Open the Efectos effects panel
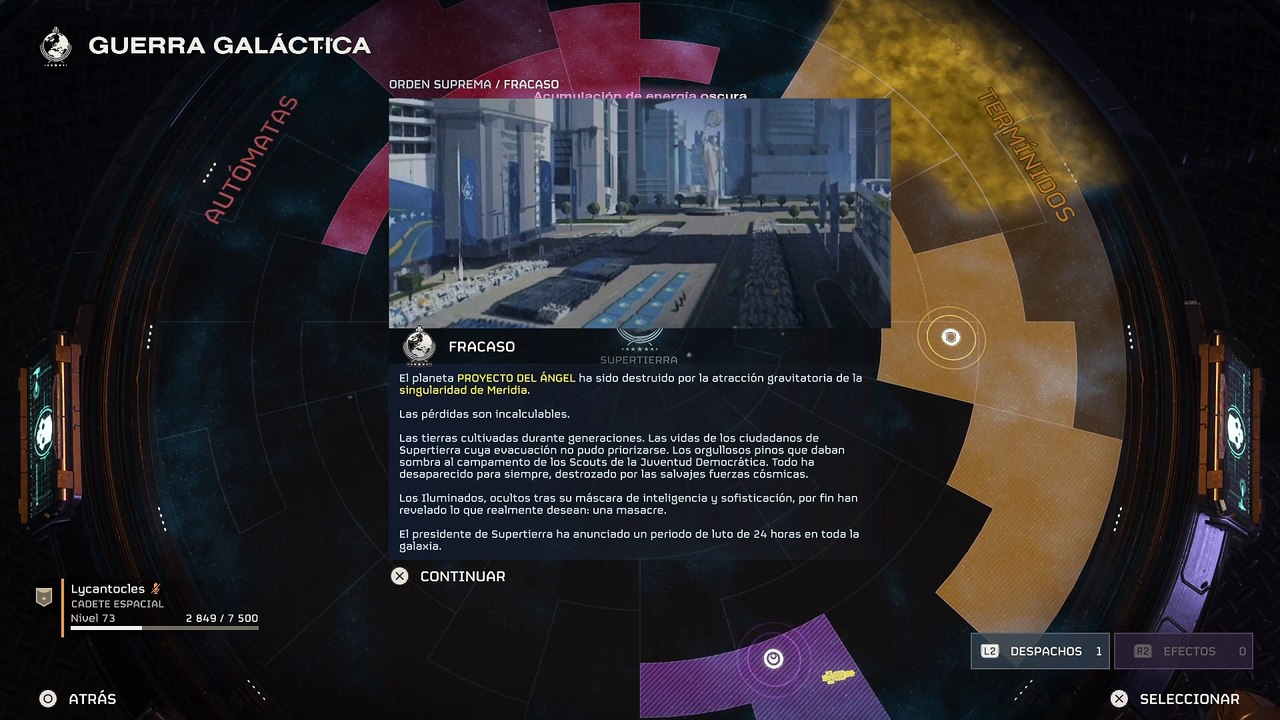1280x720 pixels. pos(1183,651)
